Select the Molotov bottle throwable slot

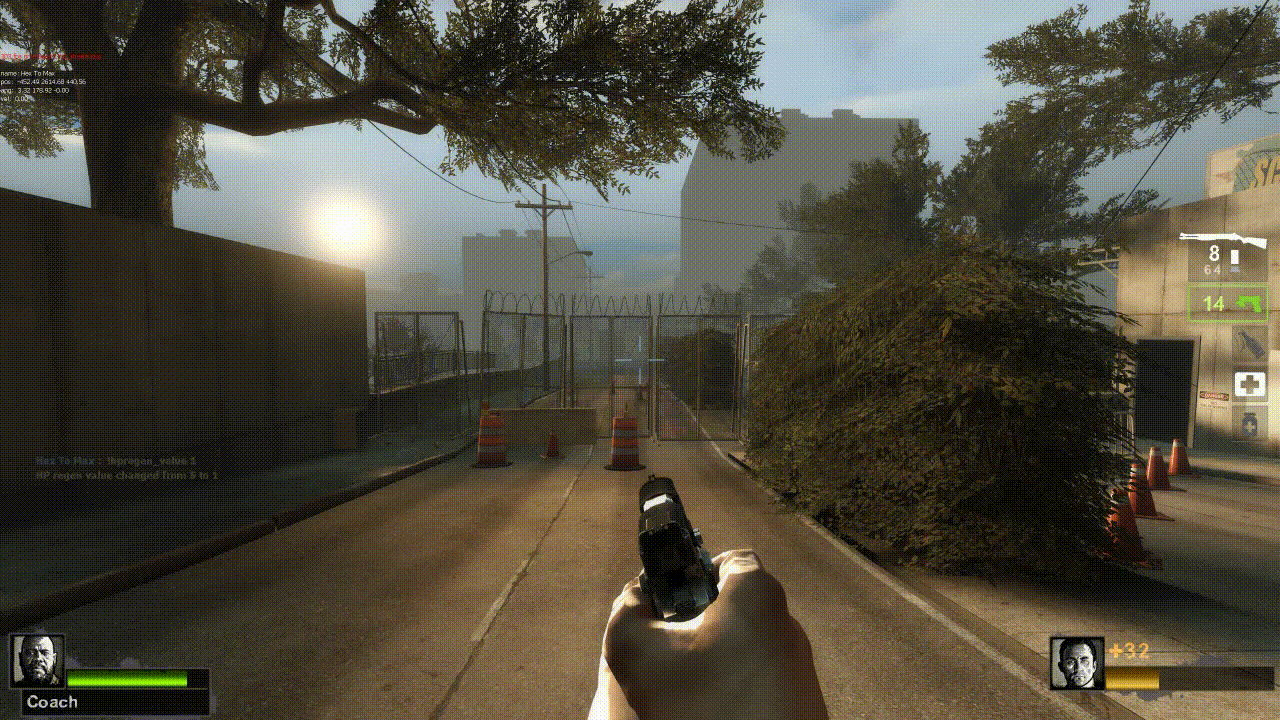[x=1249, y=341]
